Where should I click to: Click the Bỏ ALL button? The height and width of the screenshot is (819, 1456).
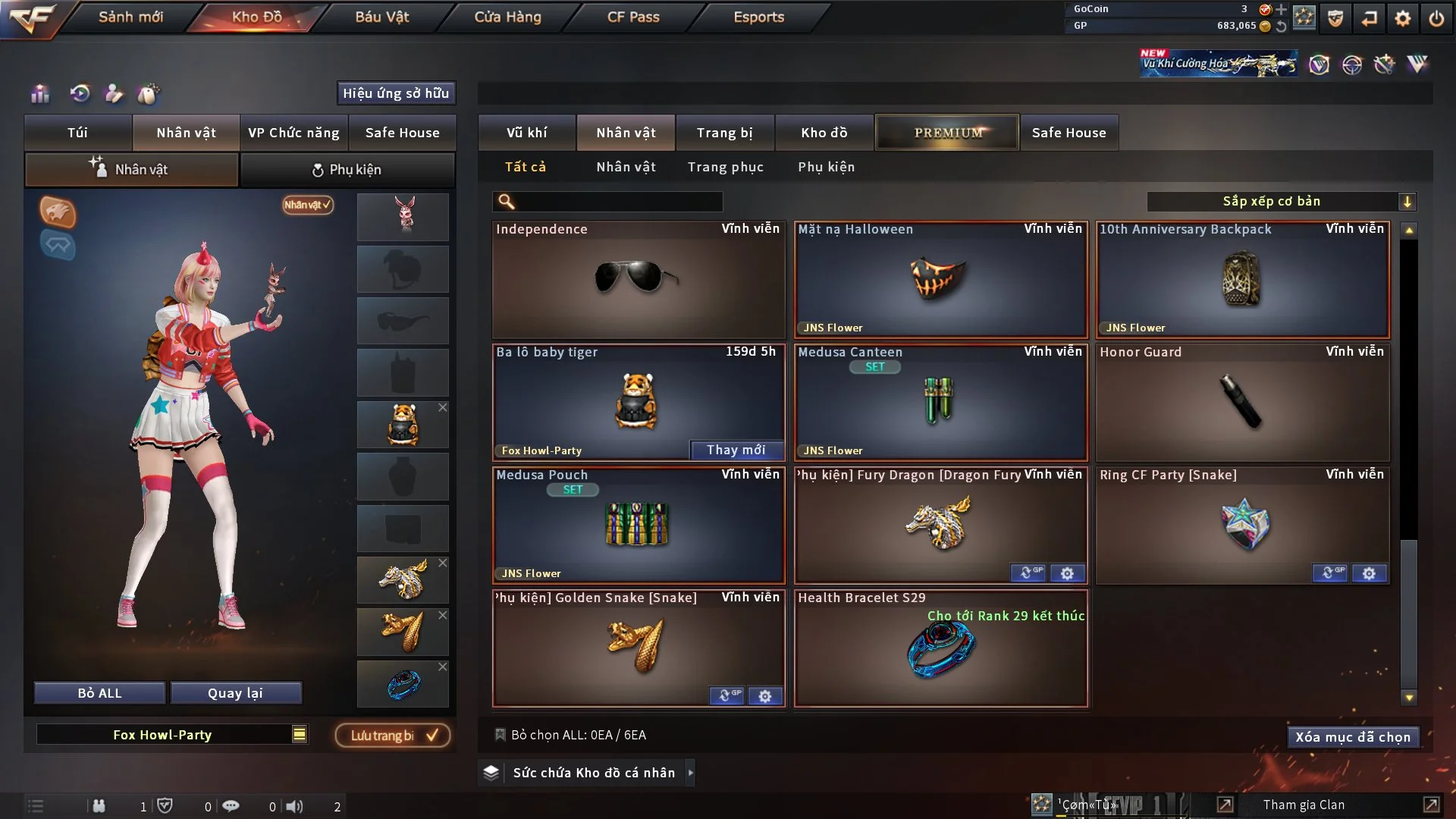pos(99,693)
